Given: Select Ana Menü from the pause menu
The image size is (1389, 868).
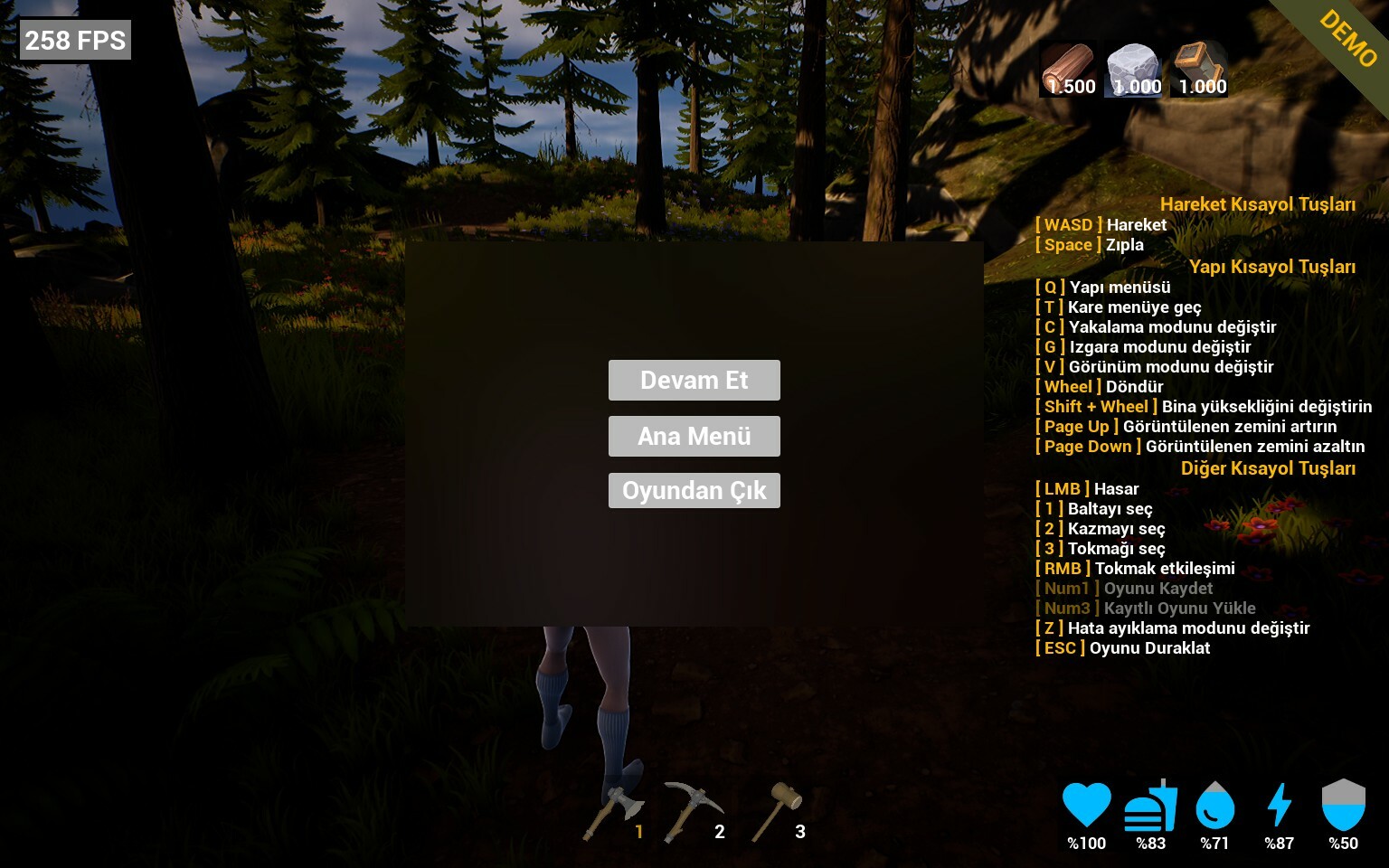Looking at the screenshot, I should [694, 436].
